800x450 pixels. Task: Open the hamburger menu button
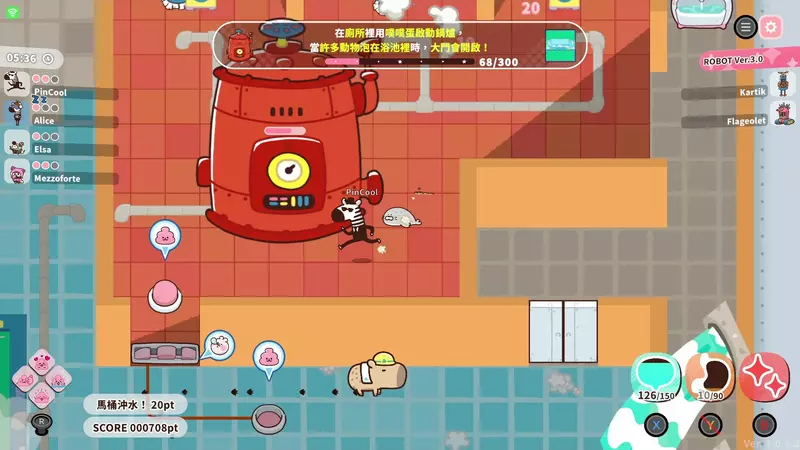pyautogui.click(x=745, y=27)
